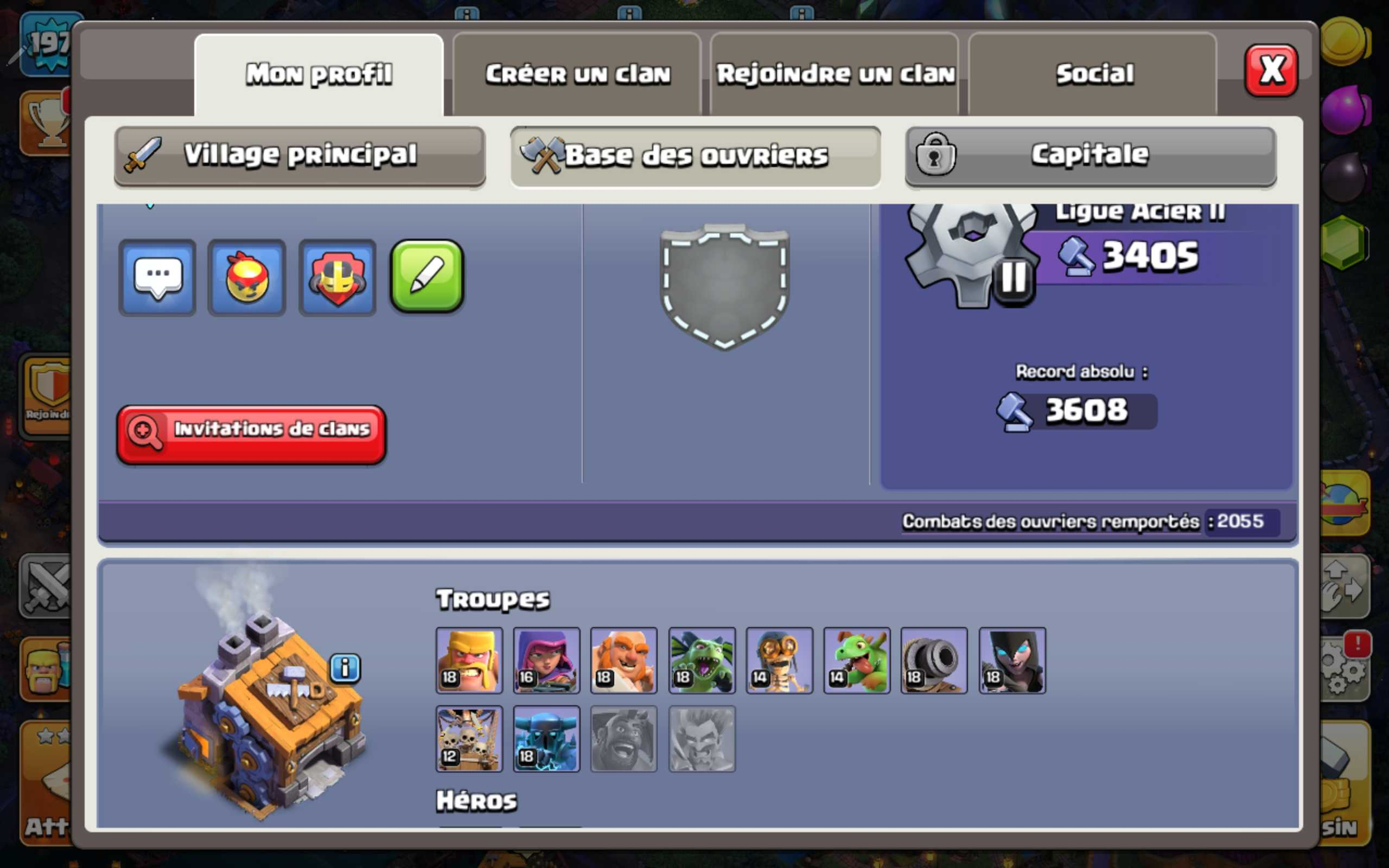Open the greyed hero slot details
Screen dimensions: 1389x868
pyautogui.click(x=702, y=739)
